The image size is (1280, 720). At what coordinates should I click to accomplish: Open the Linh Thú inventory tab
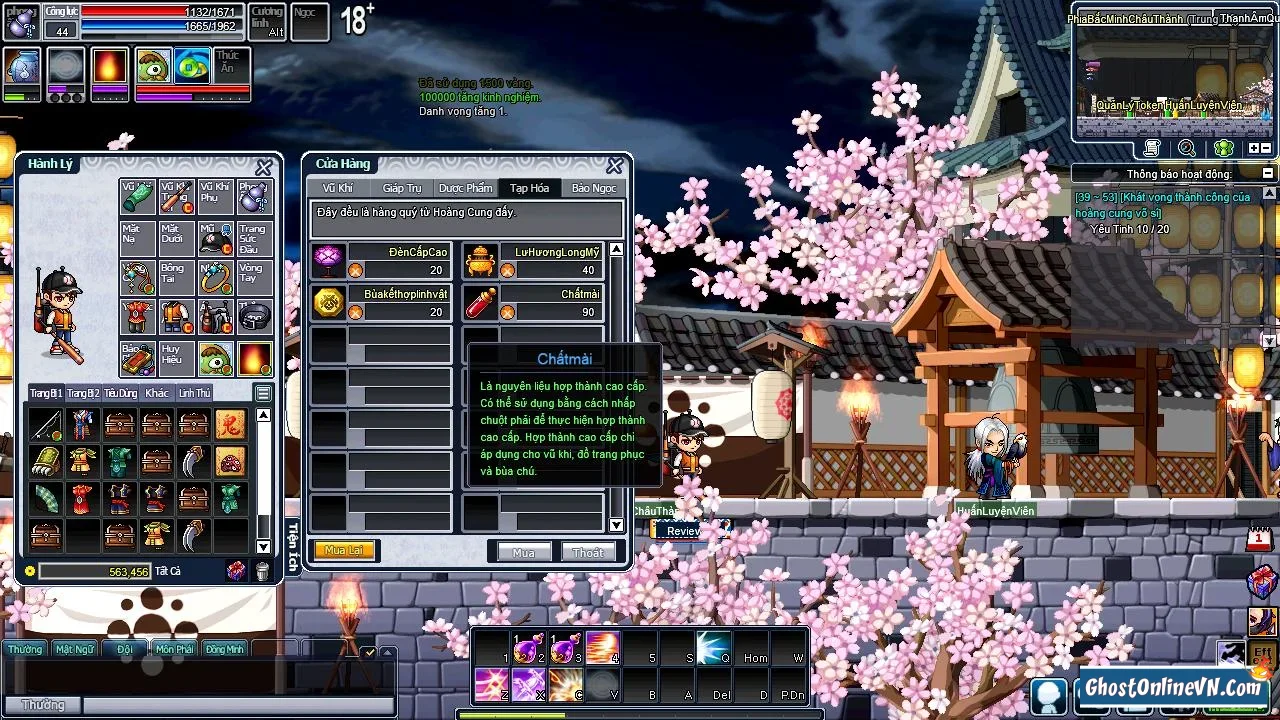[x=194, y=393]
